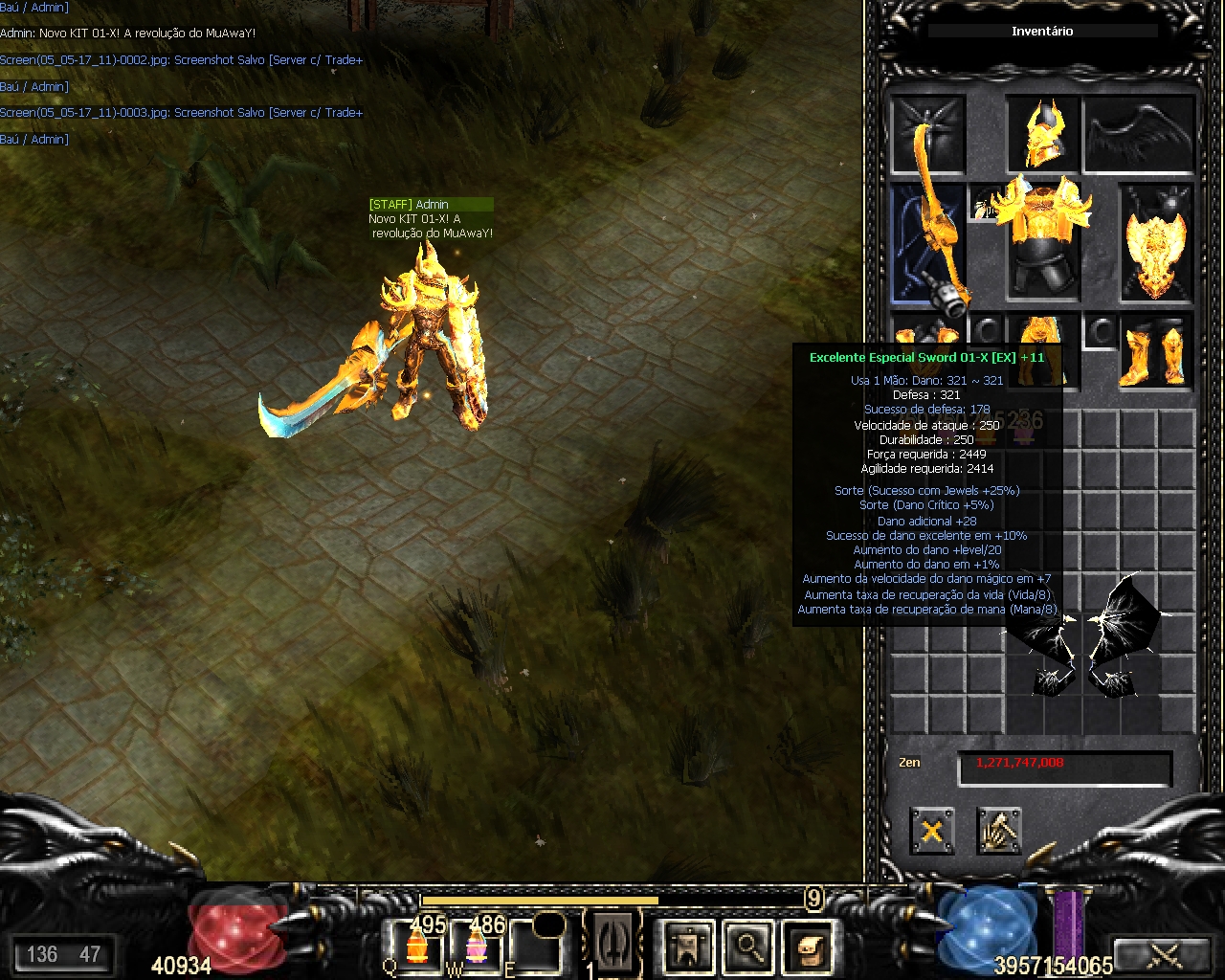Select the small pet slot beside the armor
Viewport: 1225px width, 980px height.
pyautogui.click(x=985, y=204)
